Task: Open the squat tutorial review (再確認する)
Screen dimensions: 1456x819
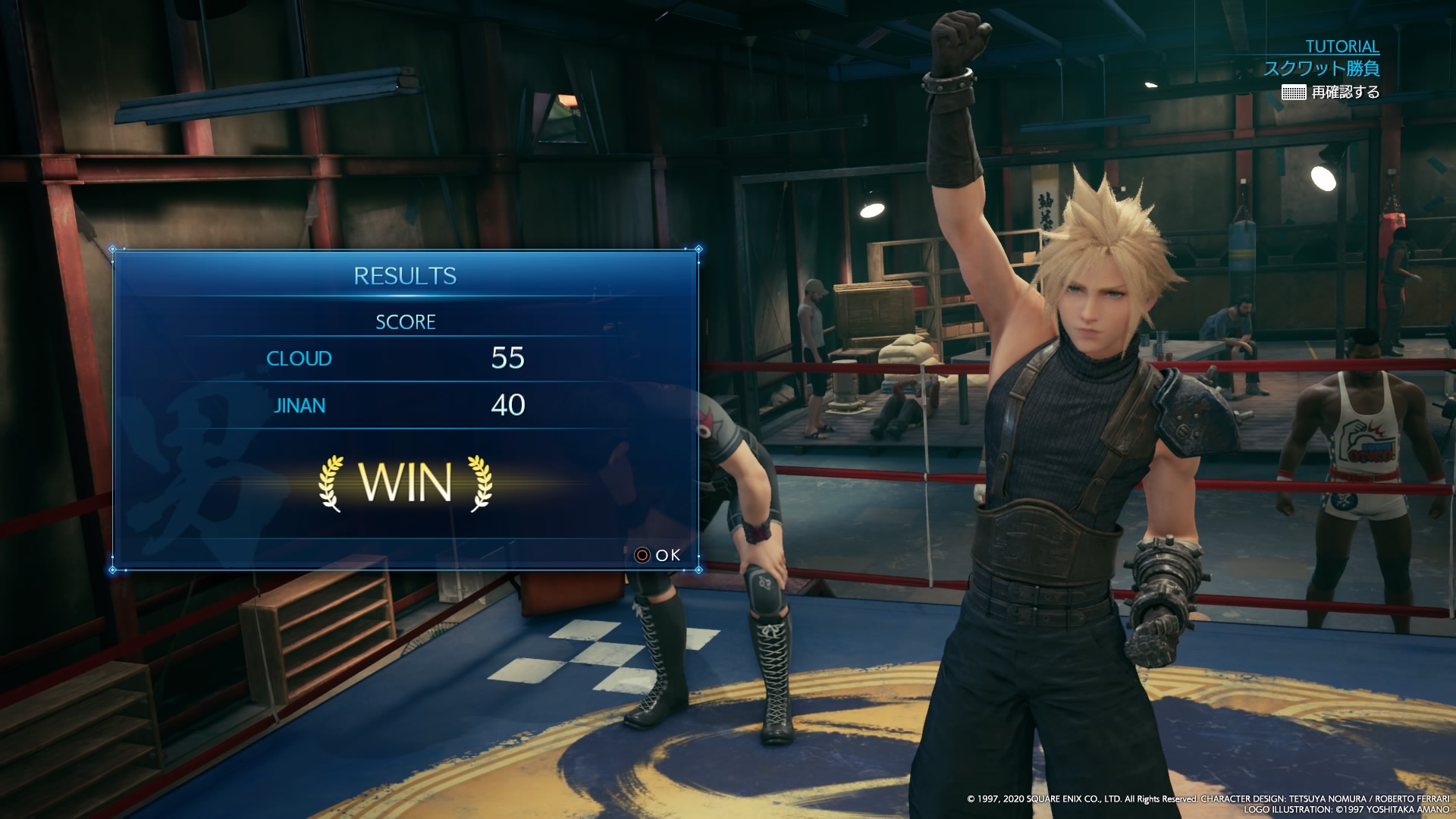Action: (x=1331, y=93)
